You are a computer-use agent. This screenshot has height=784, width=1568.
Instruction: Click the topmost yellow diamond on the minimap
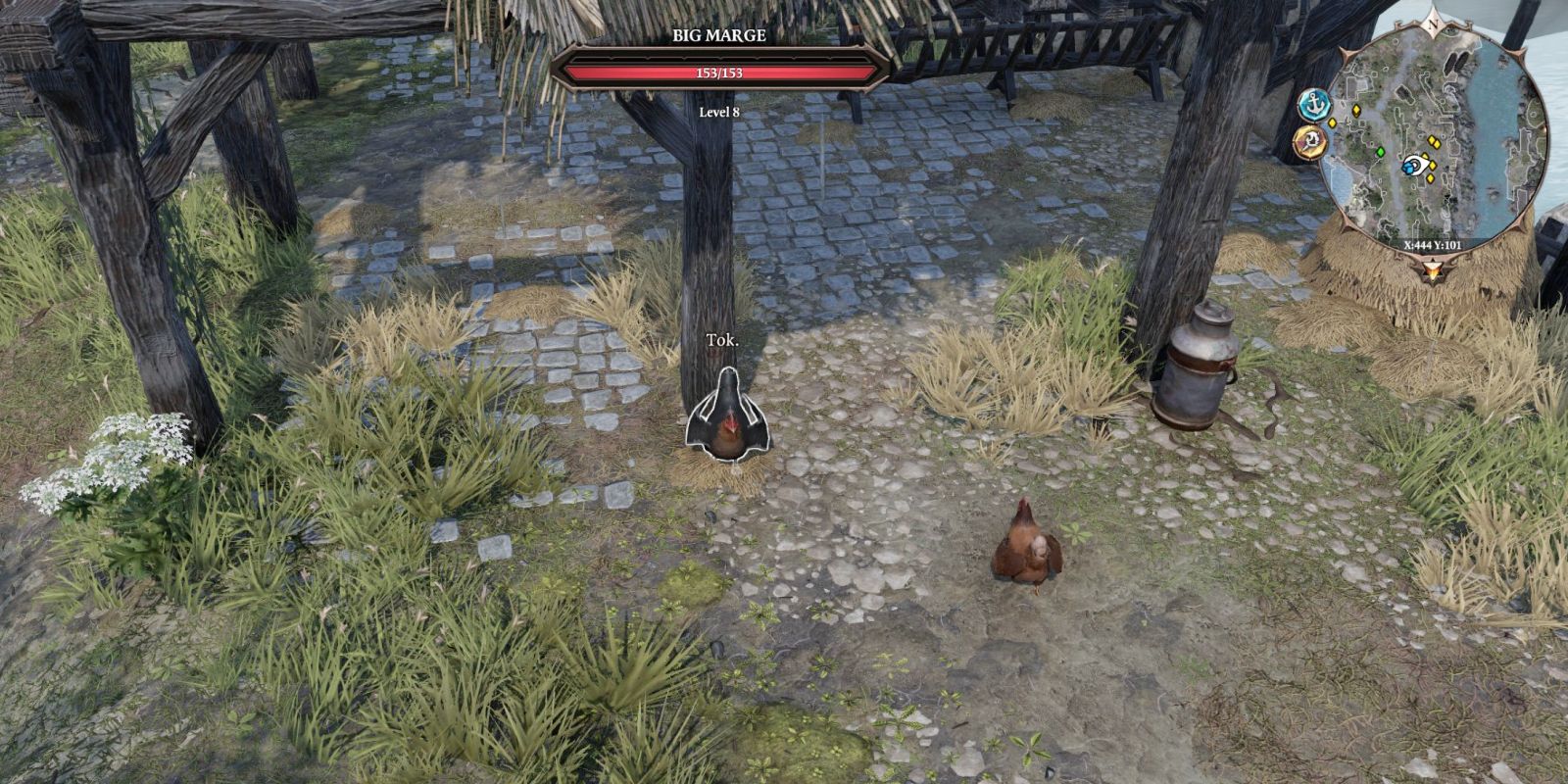click(1356, 111)
